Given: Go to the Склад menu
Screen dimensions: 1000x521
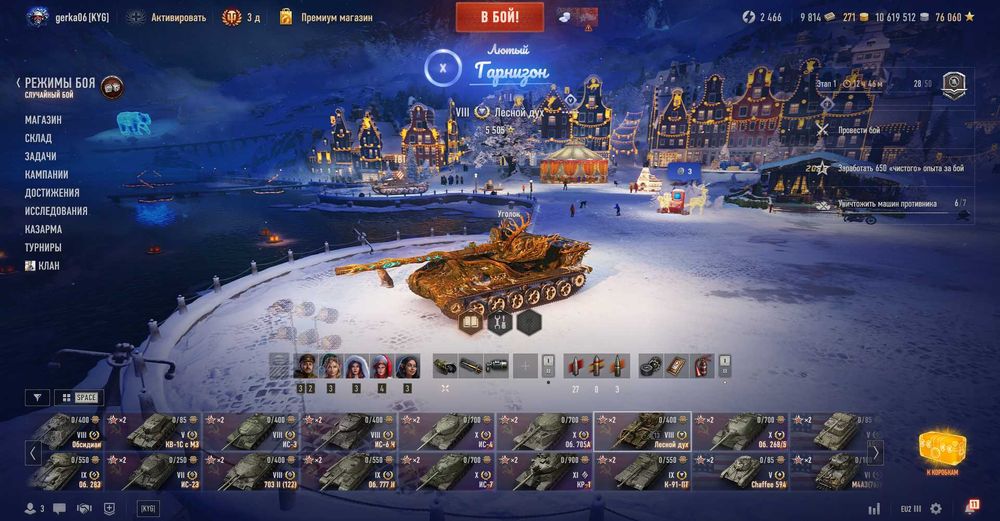Looking at the screenshot, I should point(40,138).
